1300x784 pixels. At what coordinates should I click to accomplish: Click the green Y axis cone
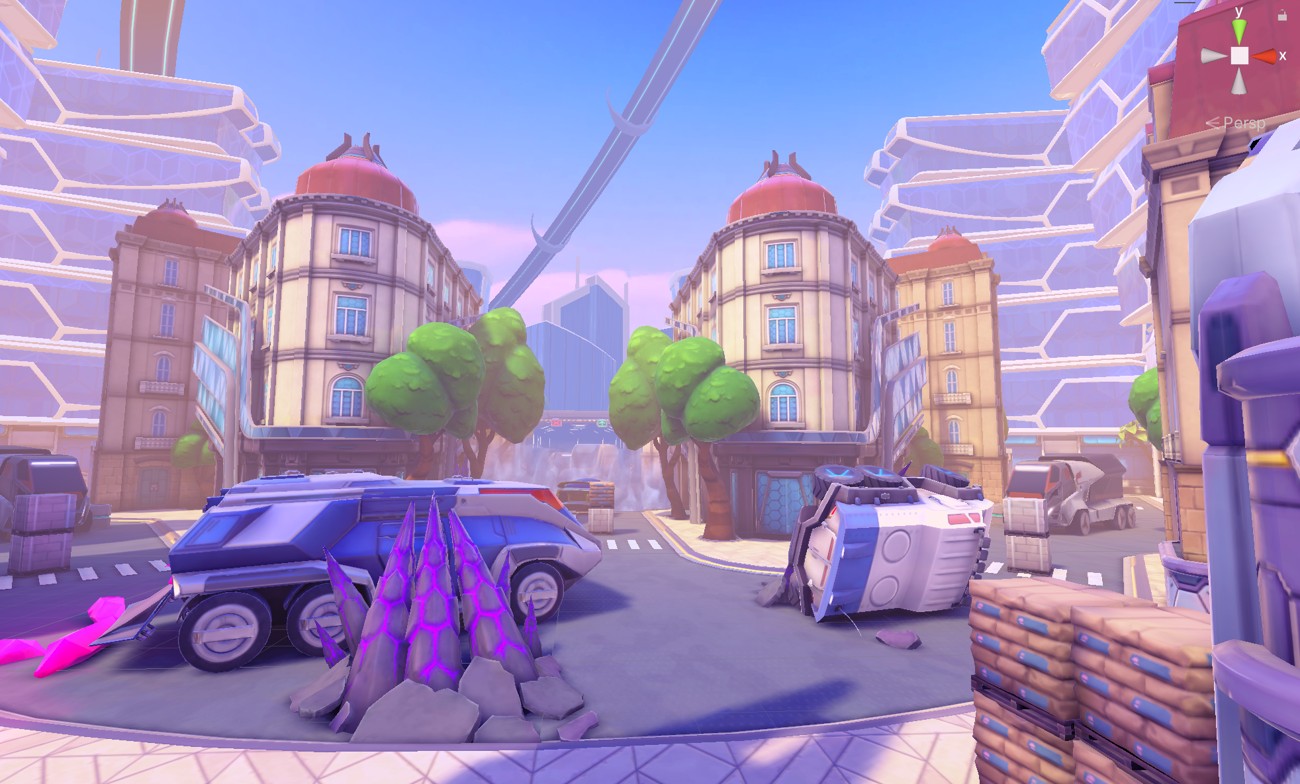(x=1239, y=32)
